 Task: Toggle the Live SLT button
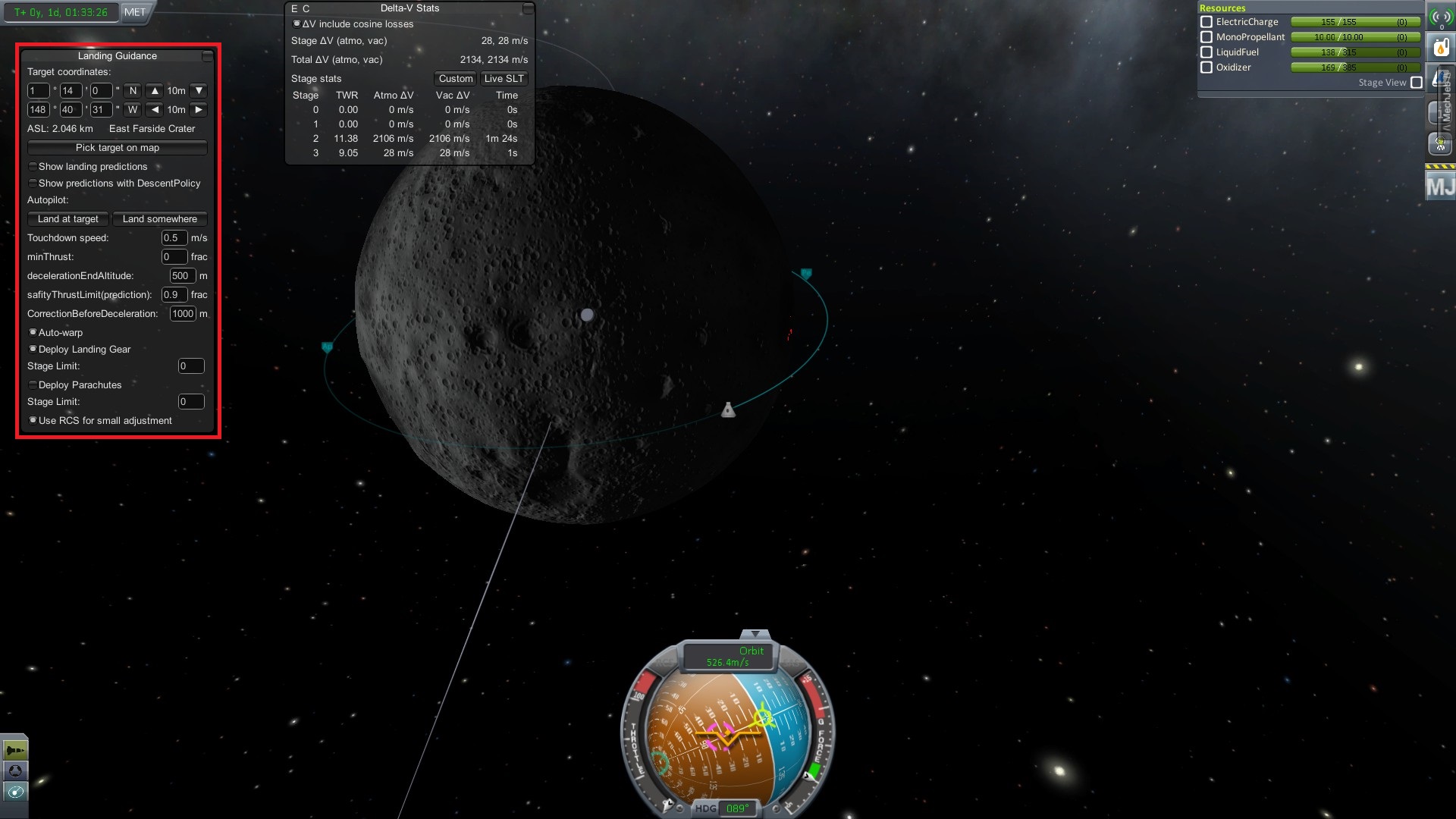click(x=504, y=79)
